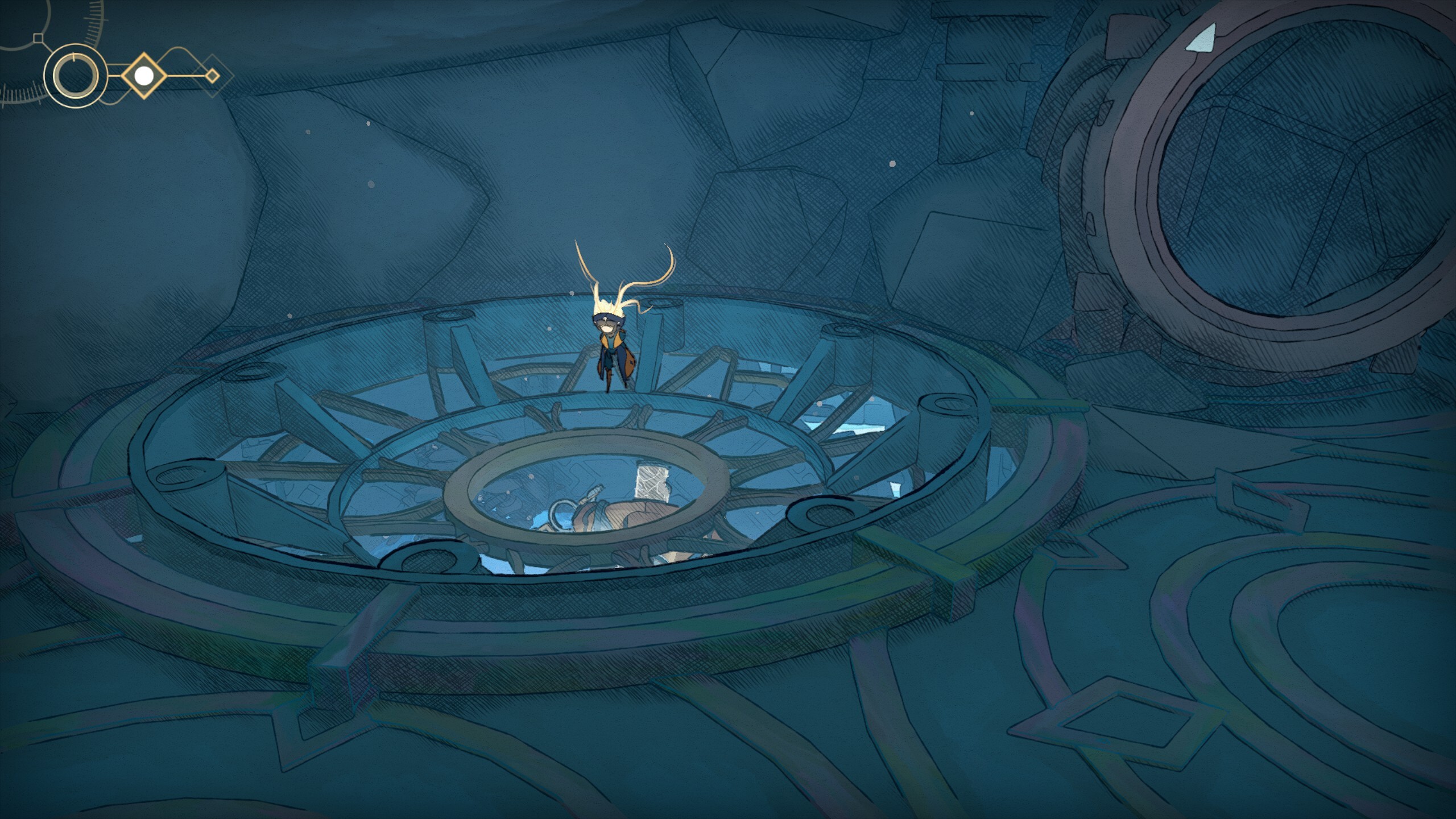Click the circular gold ring gauge icon
This screenshot has height=819, width=1456.
pyautogui.click(x=76, y=76)
